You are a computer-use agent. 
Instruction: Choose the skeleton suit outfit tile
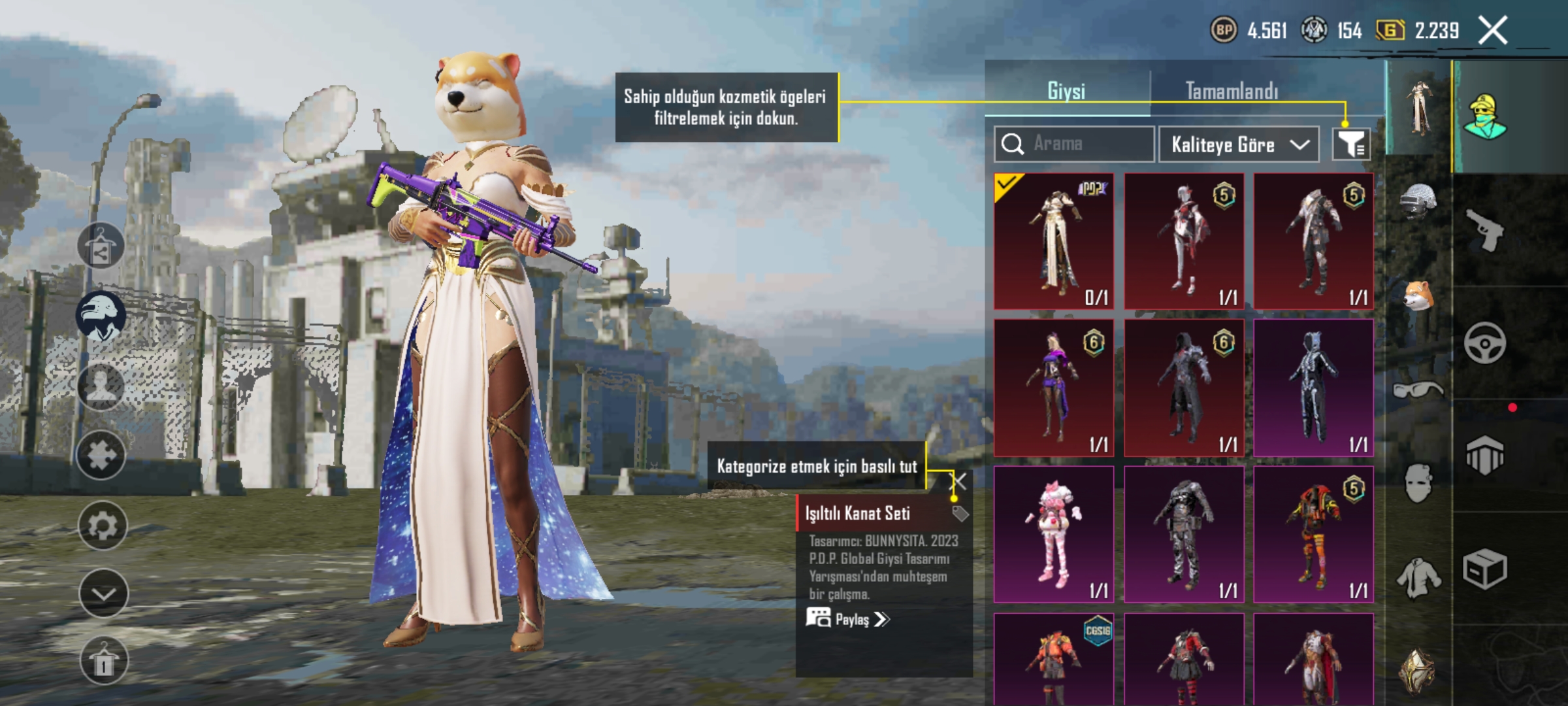coord(1313,388)
